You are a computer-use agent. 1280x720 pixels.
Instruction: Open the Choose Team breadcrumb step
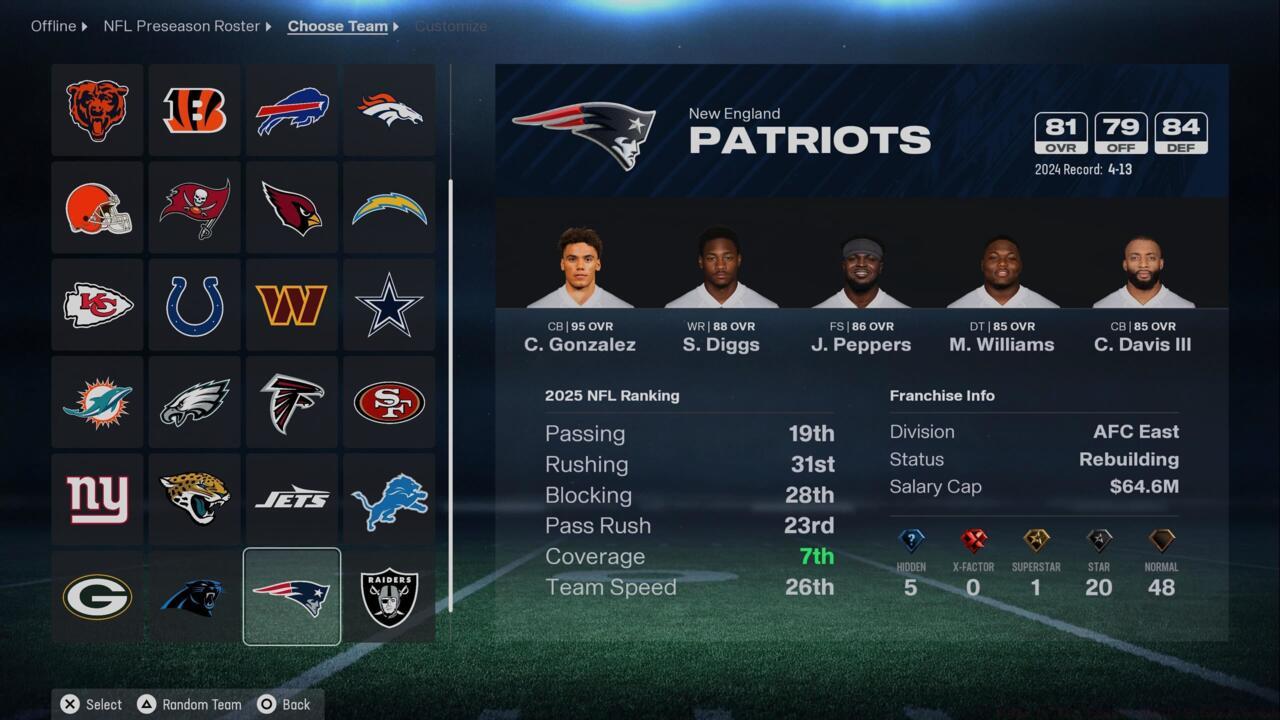pyautogui.click(x=337, y=26)
